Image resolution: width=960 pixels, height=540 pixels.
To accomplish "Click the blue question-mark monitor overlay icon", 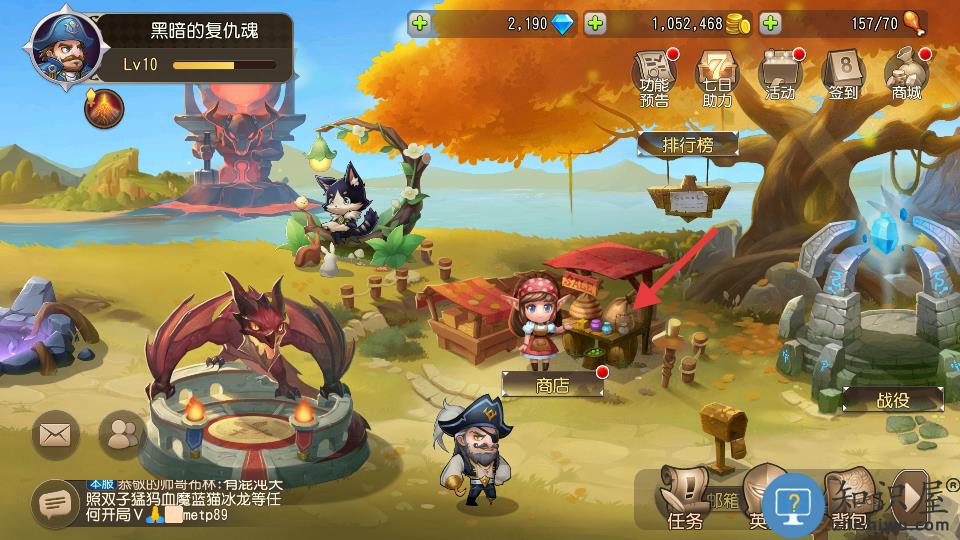I will click(x=793, y=501).
